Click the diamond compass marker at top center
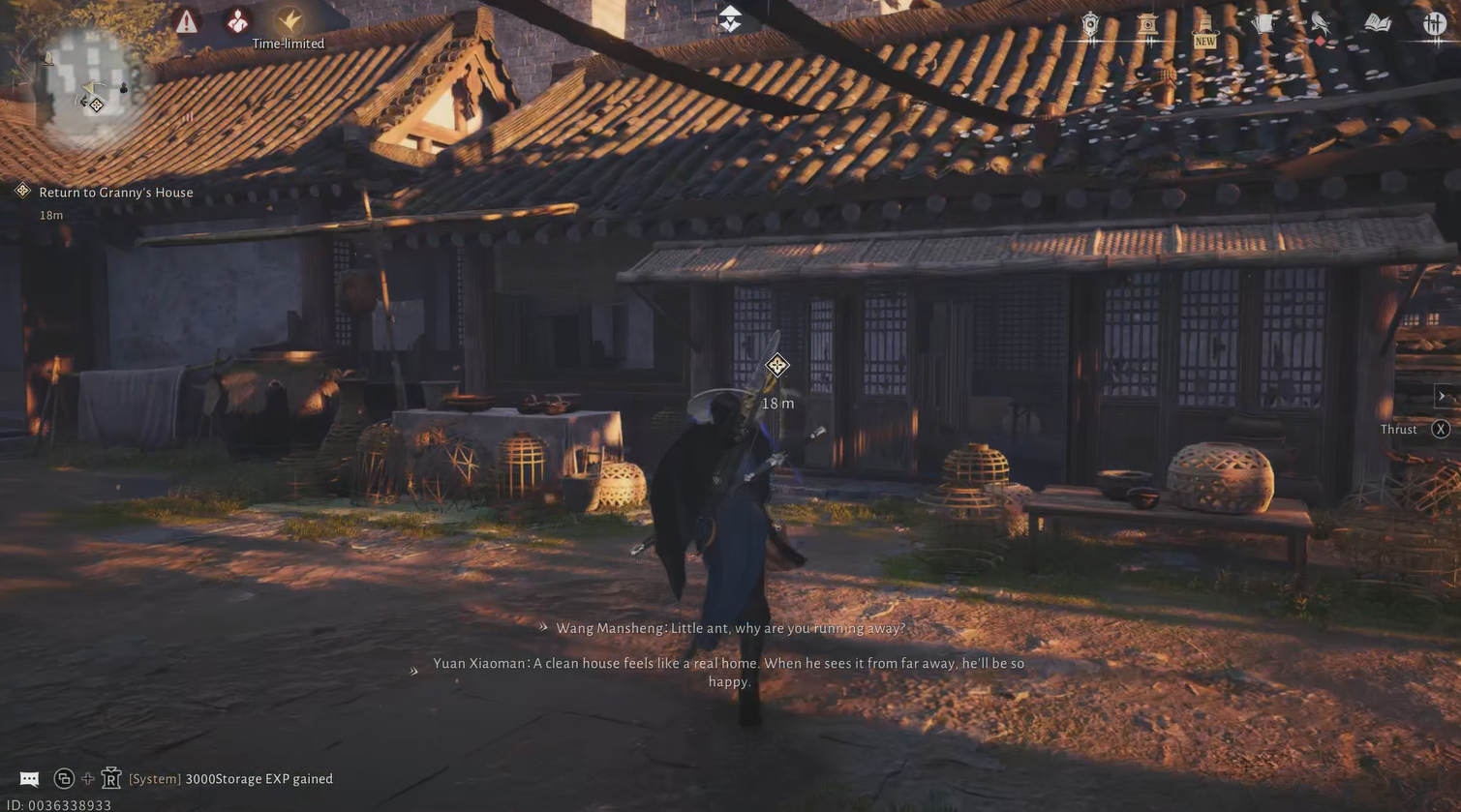Viewport: 1461px width, 812px height. 730,18
